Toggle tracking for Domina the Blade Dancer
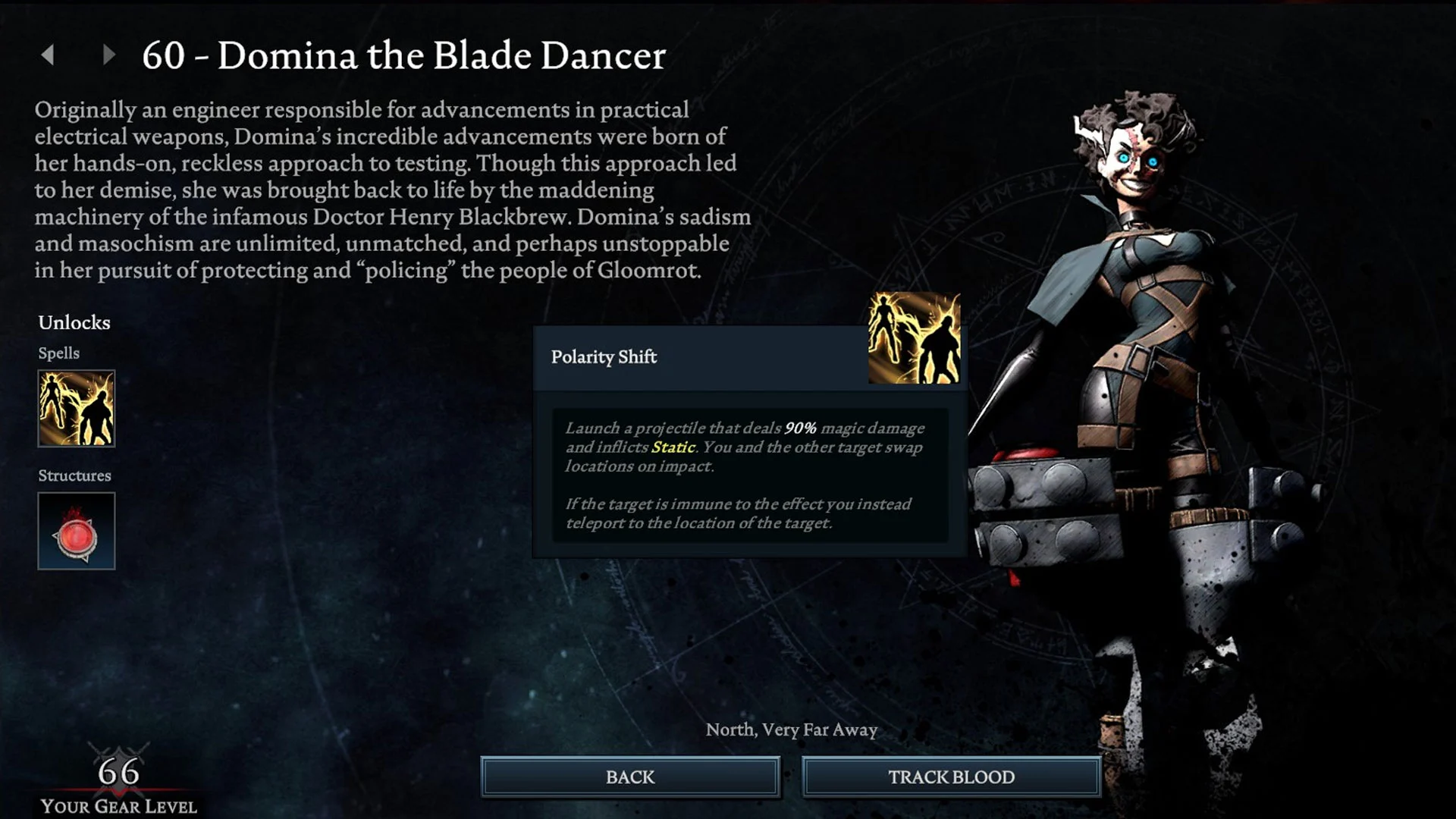The height and width of the screenshot is (819, 1456). (x=950, y=777)
